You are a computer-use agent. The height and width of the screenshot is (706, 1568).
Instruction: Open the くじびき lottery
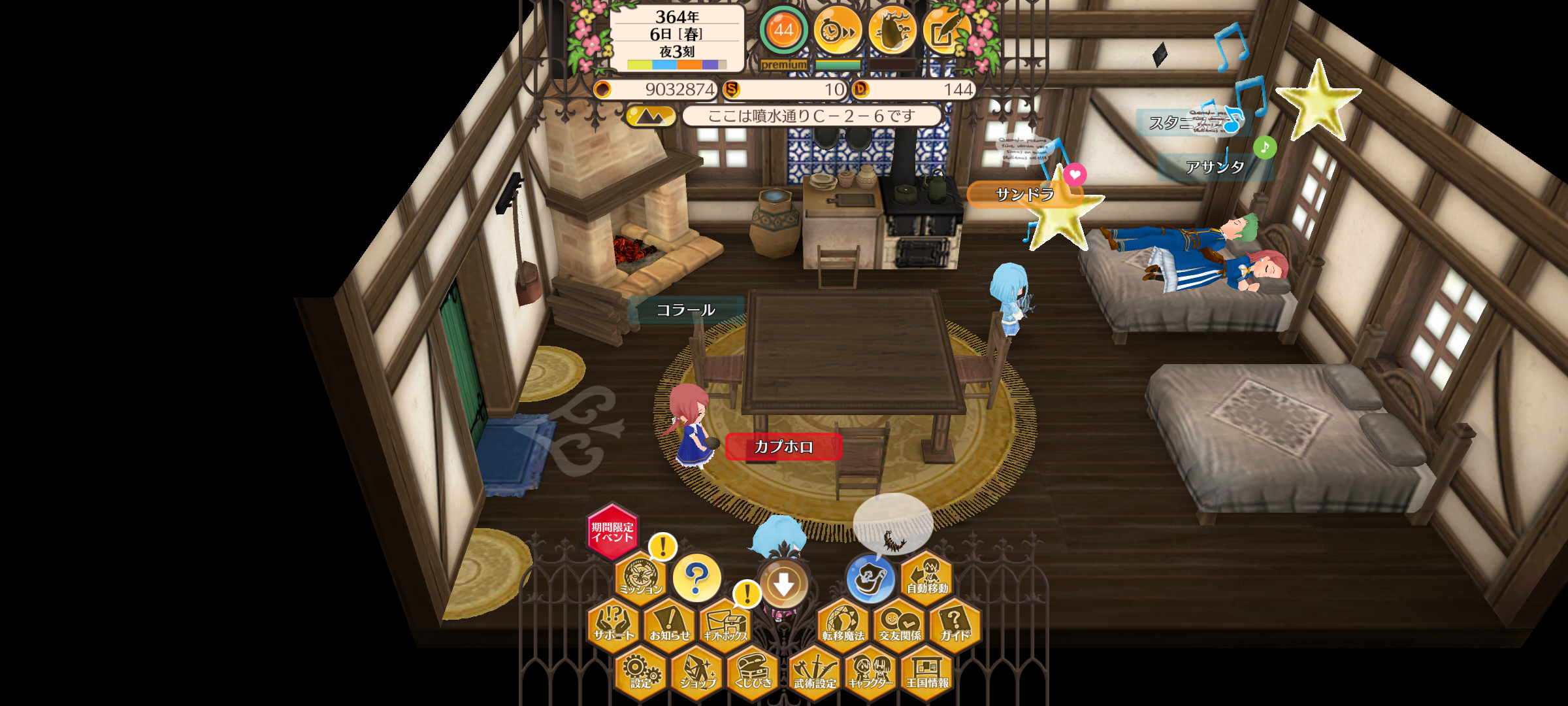click(x=753, y=672)
